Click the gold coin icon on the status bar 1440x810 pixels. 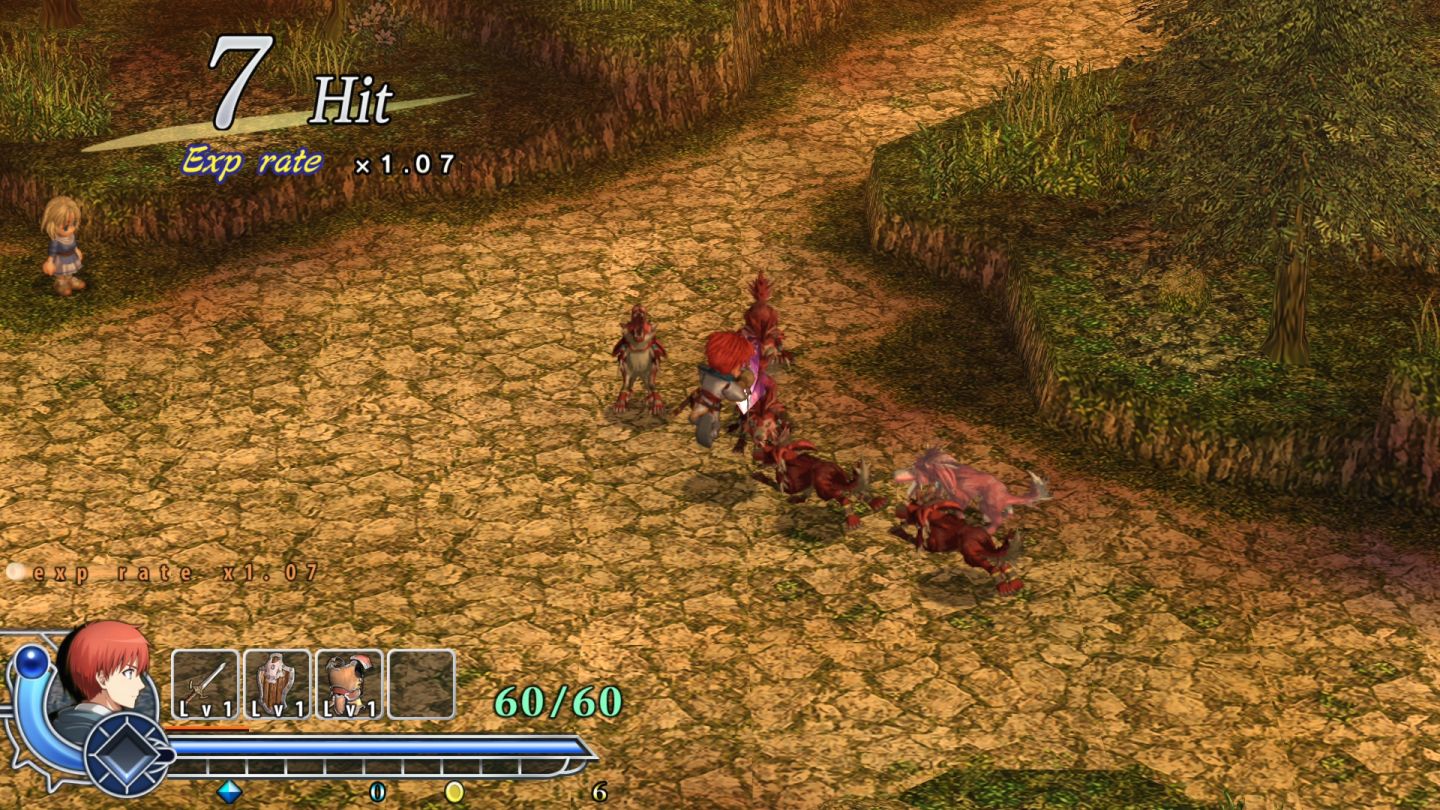(456, 789)
